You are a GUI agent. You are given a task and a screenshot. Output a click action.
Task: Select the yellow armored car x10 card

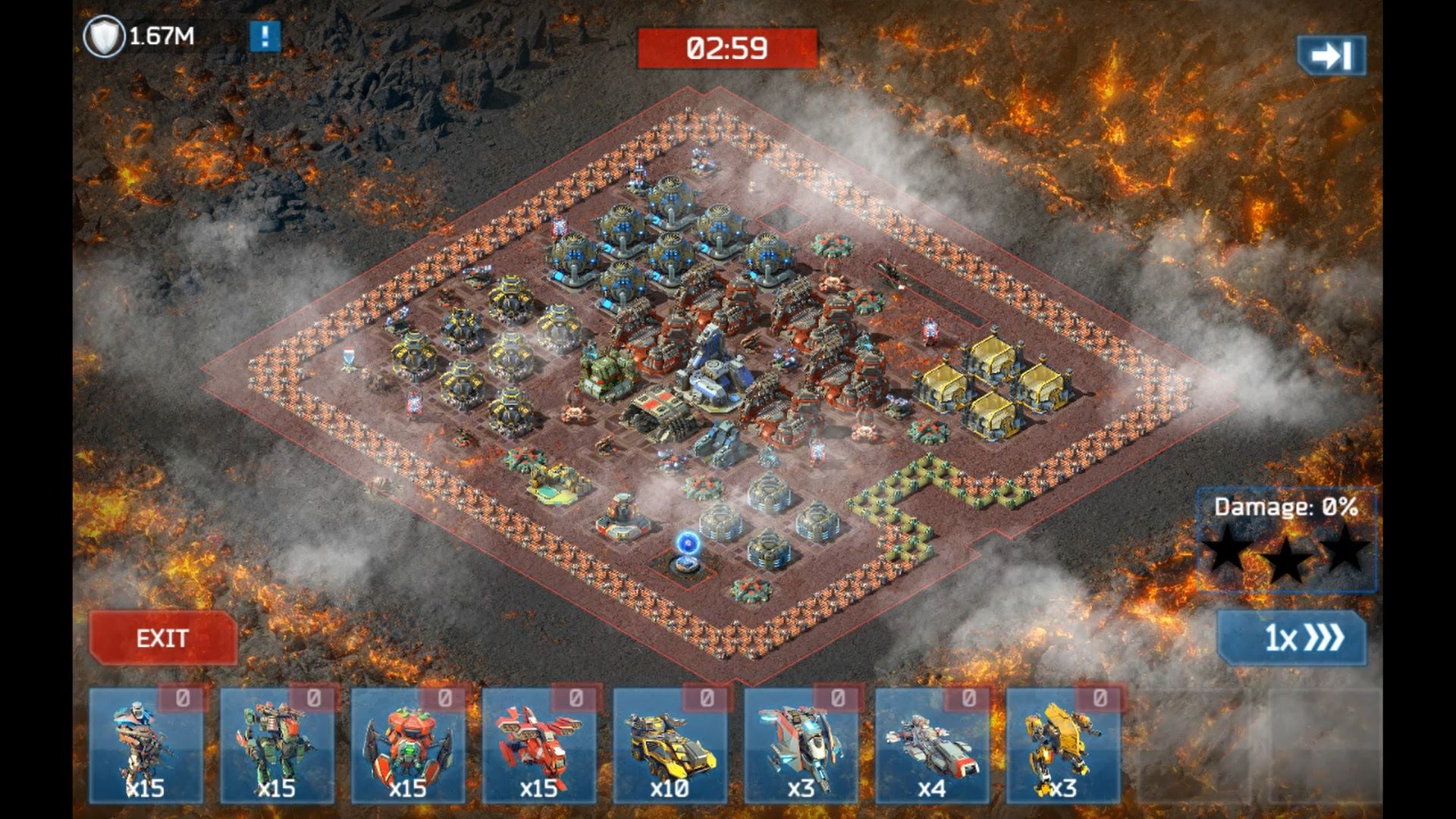tap(670, 745)
